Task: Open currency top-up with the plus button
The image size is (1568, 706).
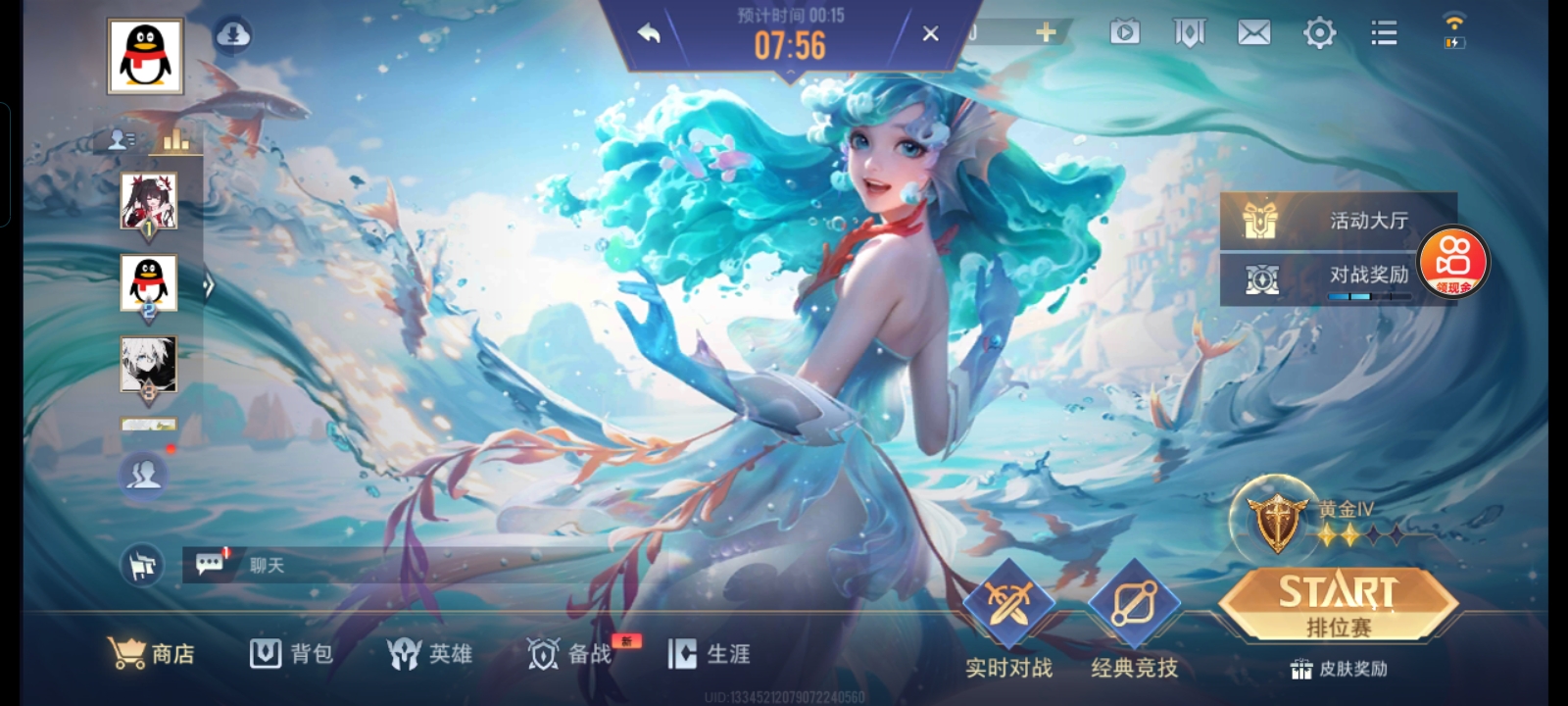Action: pyautogui.click(x=1045, y=30)
